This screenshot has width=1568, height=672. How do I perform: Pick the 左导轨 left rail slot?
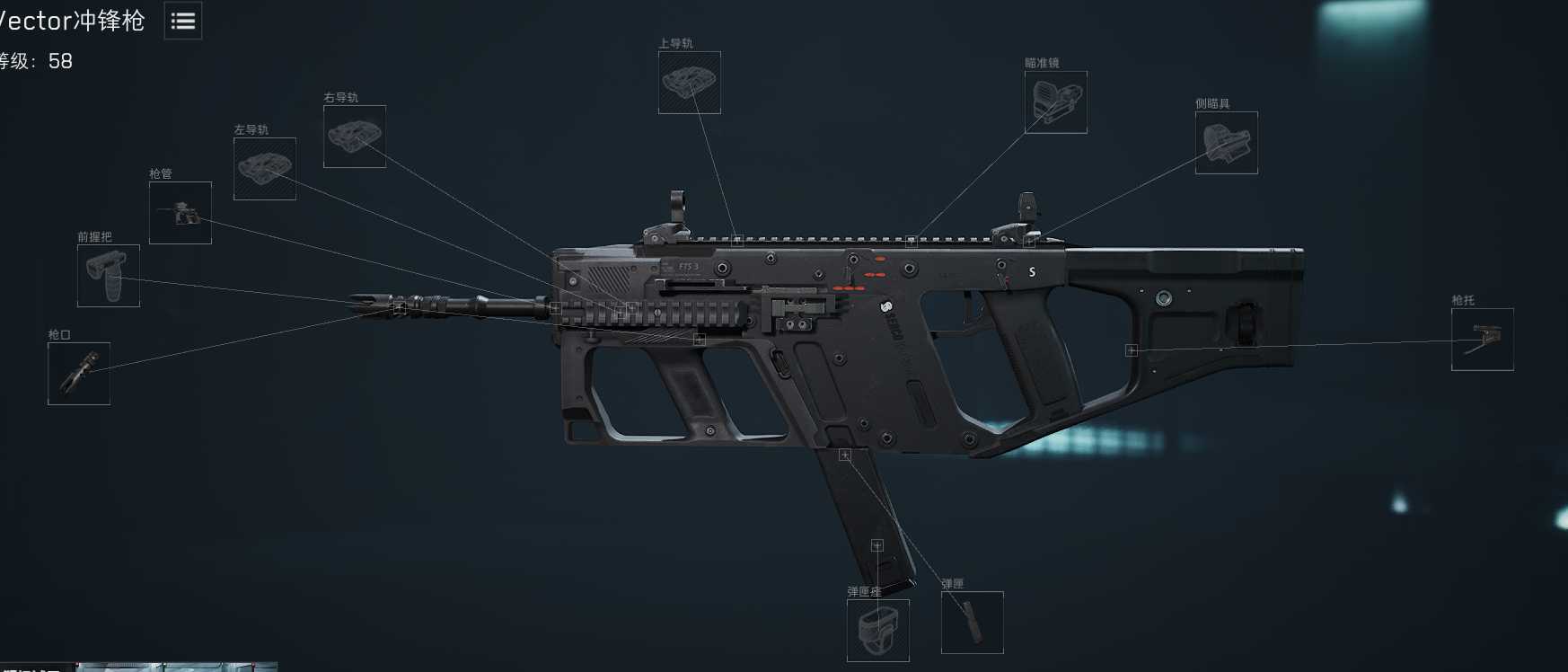click(x=265, y=169)
